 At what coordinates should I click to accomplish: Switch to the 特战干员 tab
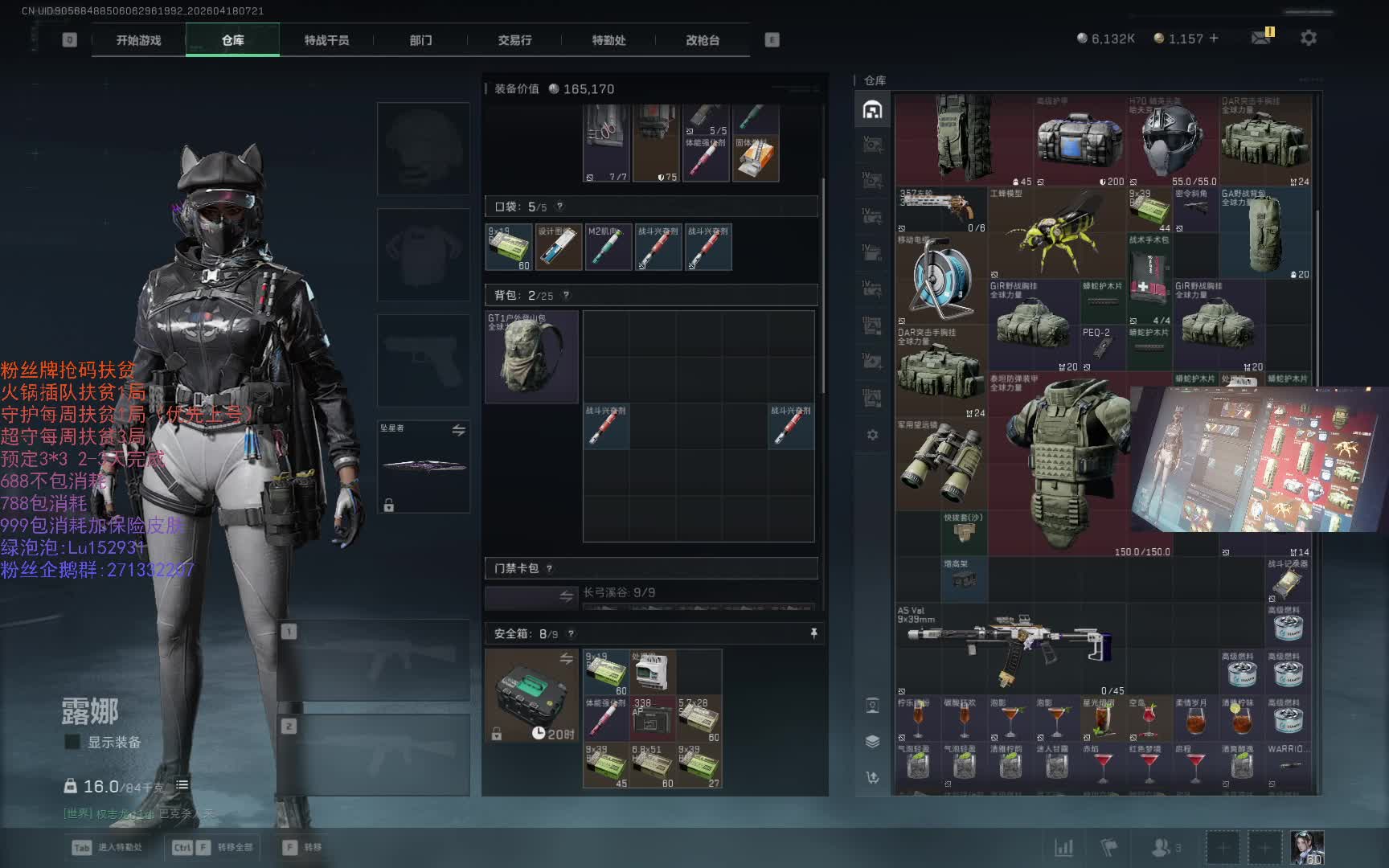point(326,40)
